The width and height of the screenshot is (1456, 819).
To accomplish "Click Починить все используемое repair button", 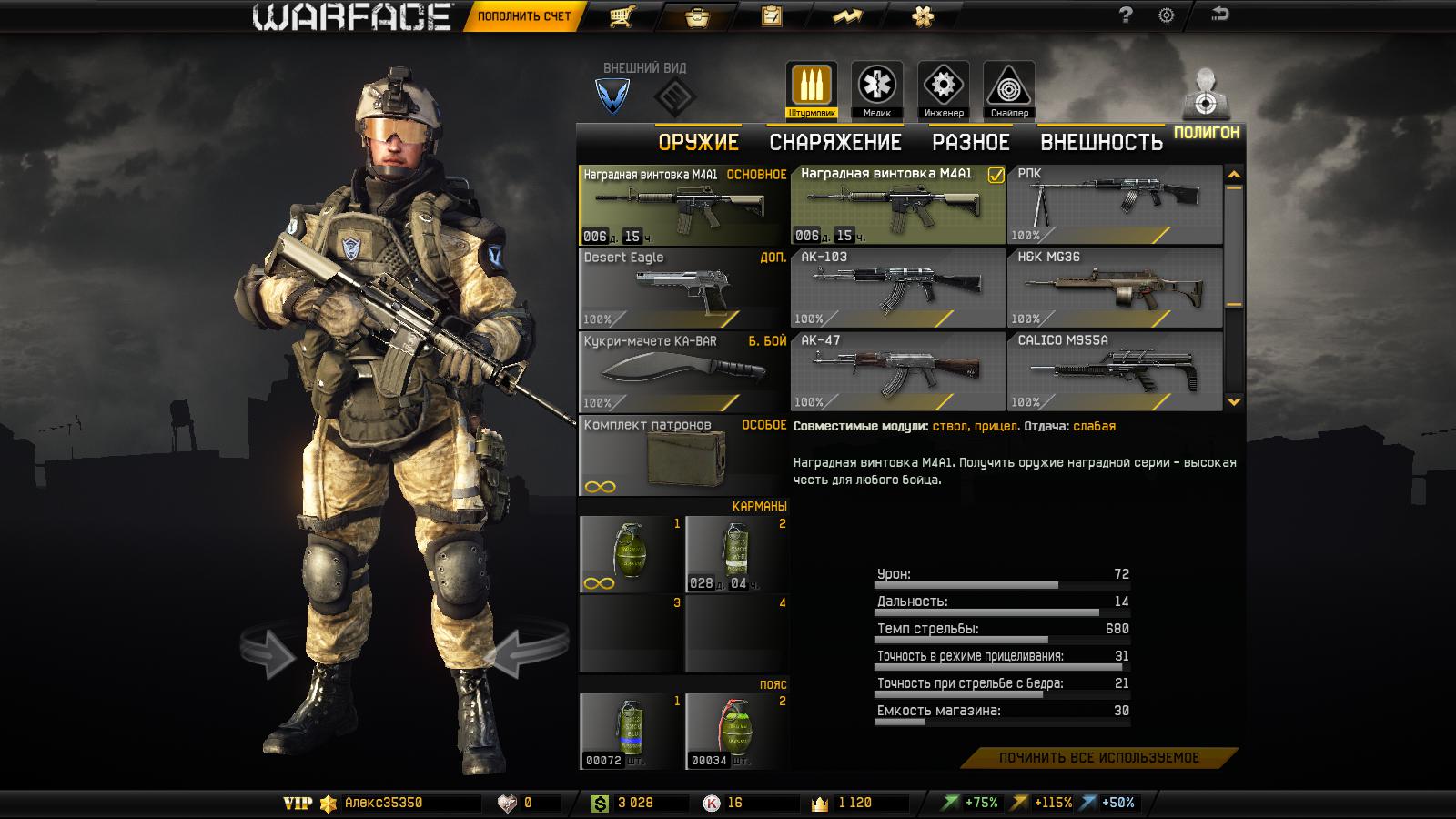I will tap(1098, 758).
